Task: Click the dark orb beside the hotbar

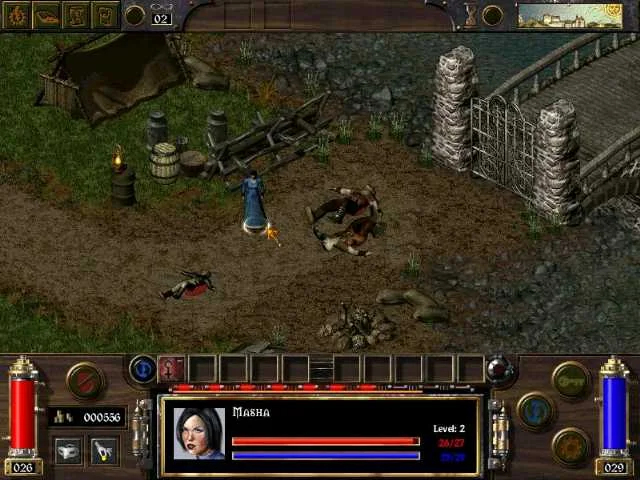Action: (500, 369)
